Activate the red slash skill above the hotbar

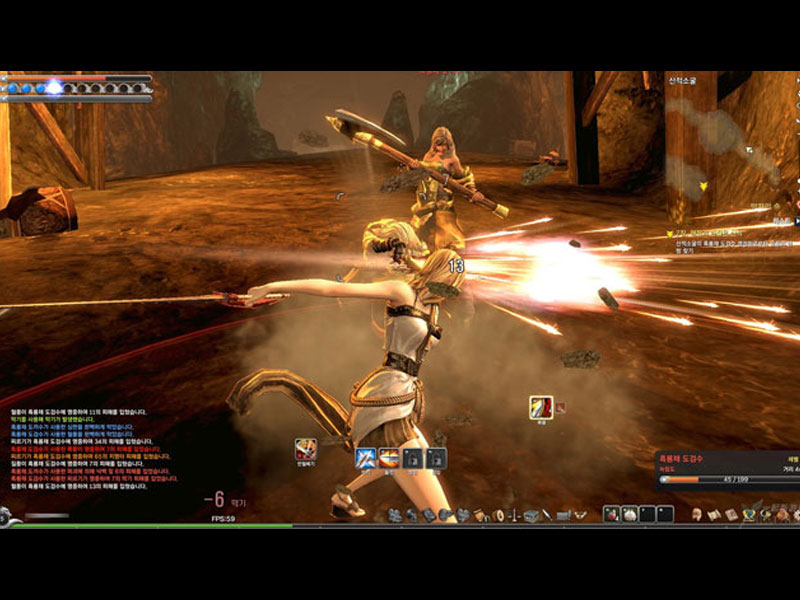point(541,407)
